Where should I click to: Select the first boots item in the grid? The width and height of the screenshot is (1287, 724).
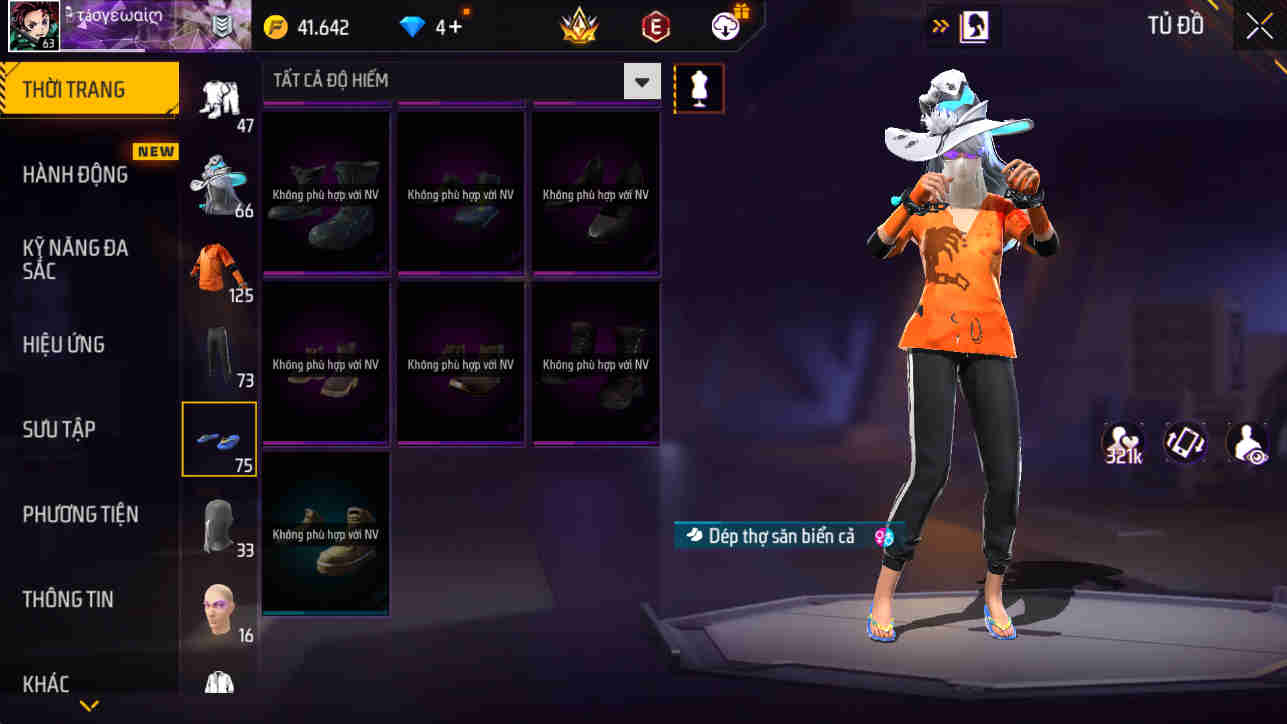pyautogui.click(x=326, y=192)
